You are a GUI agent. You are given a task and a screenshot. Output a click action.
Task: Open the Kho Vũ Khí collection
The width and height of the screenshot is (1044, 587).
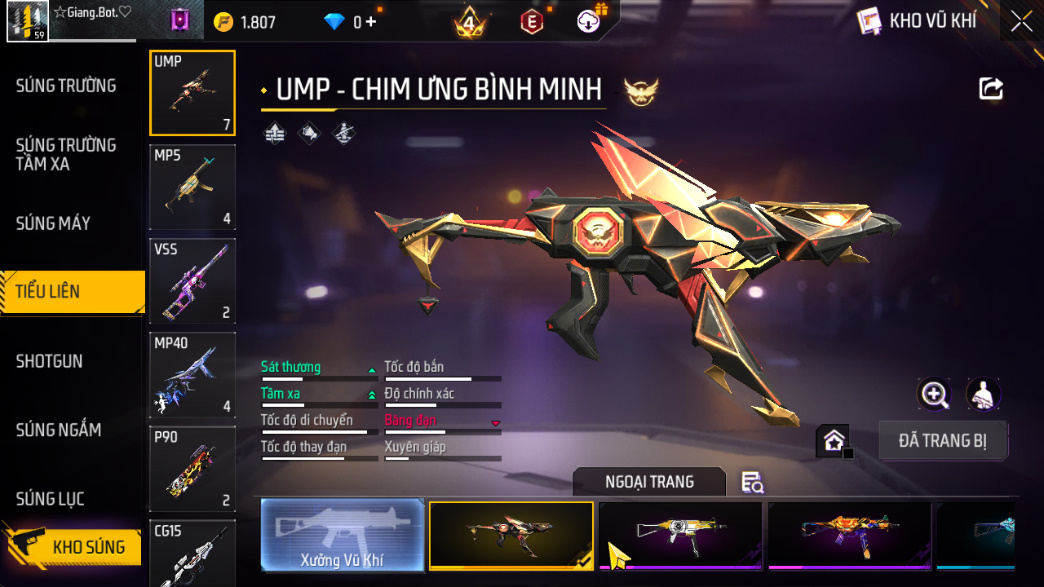pyautogui.click(x=919, y=21)
